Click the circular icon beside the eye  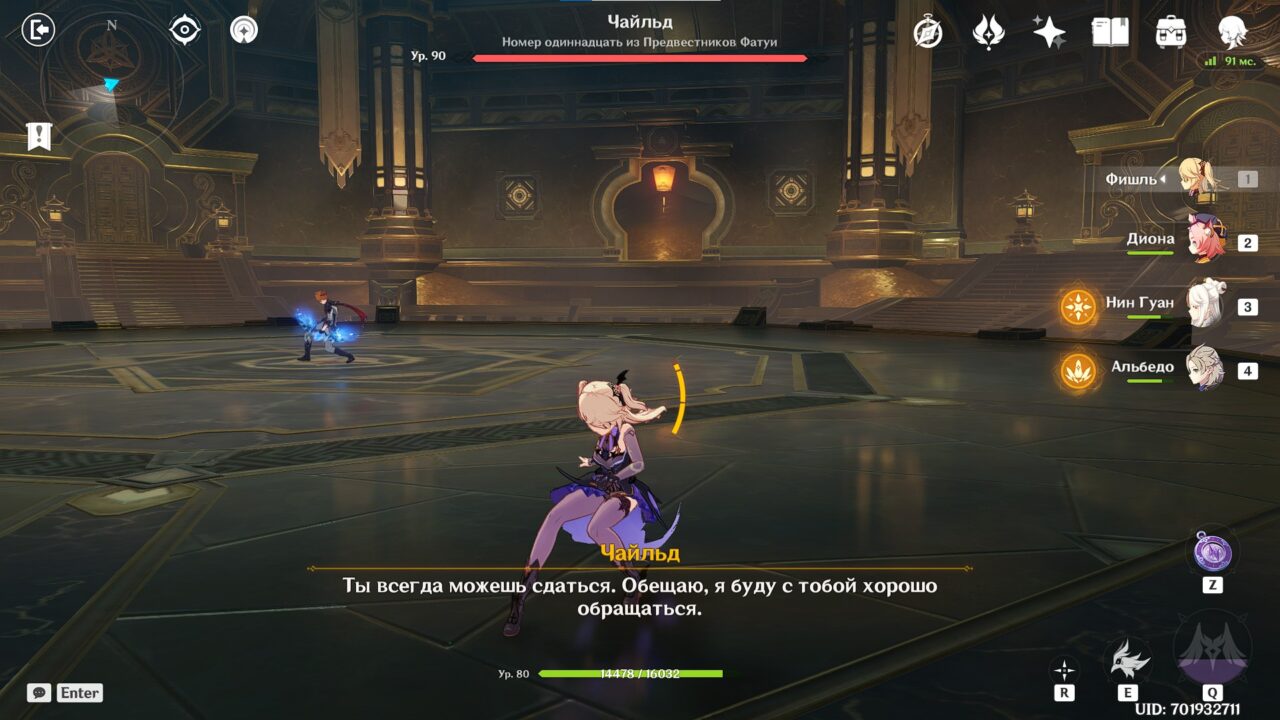244,30
